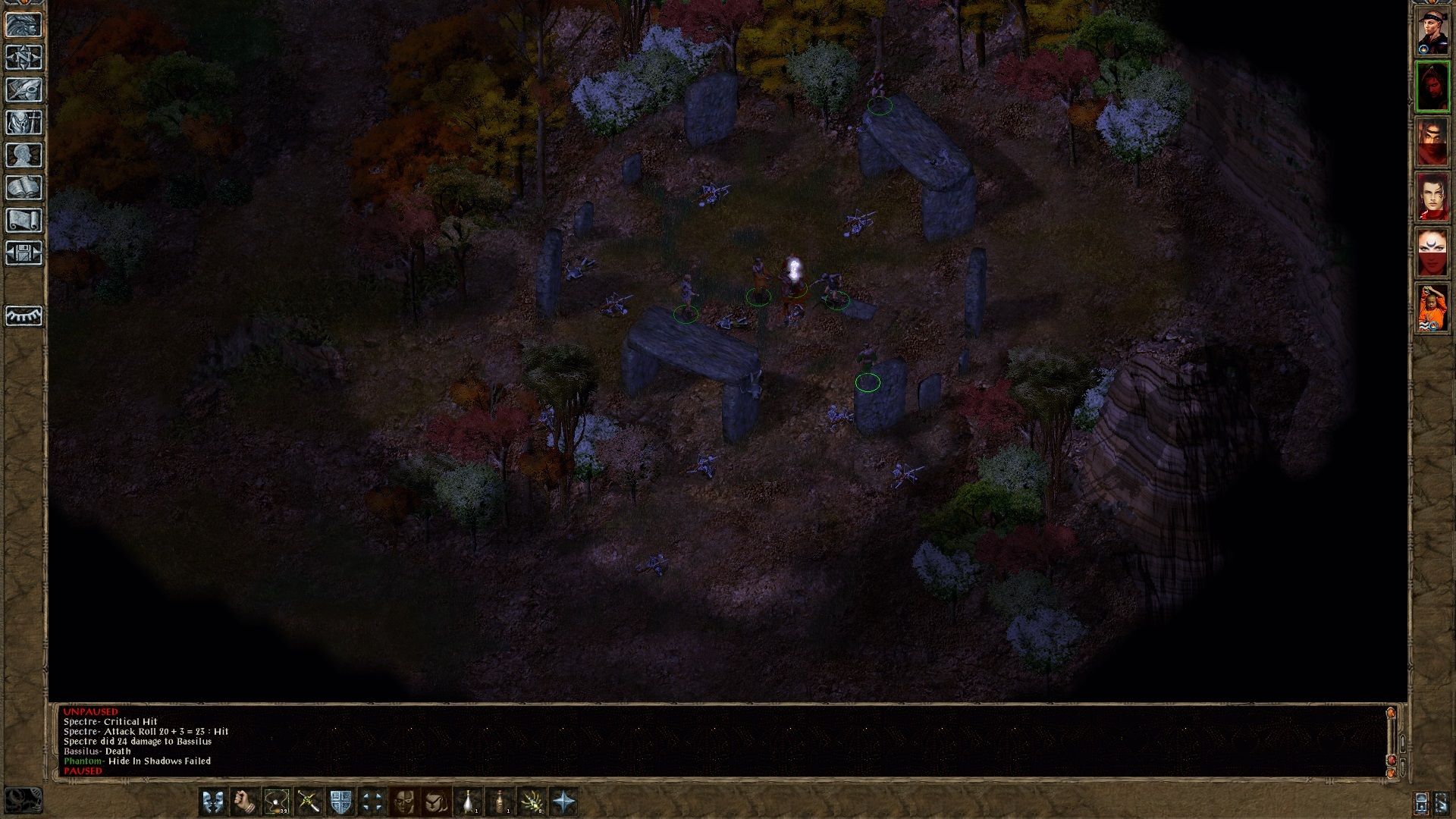
Task: Open the journal with the quill icon
Action: [x=24, y=89]
